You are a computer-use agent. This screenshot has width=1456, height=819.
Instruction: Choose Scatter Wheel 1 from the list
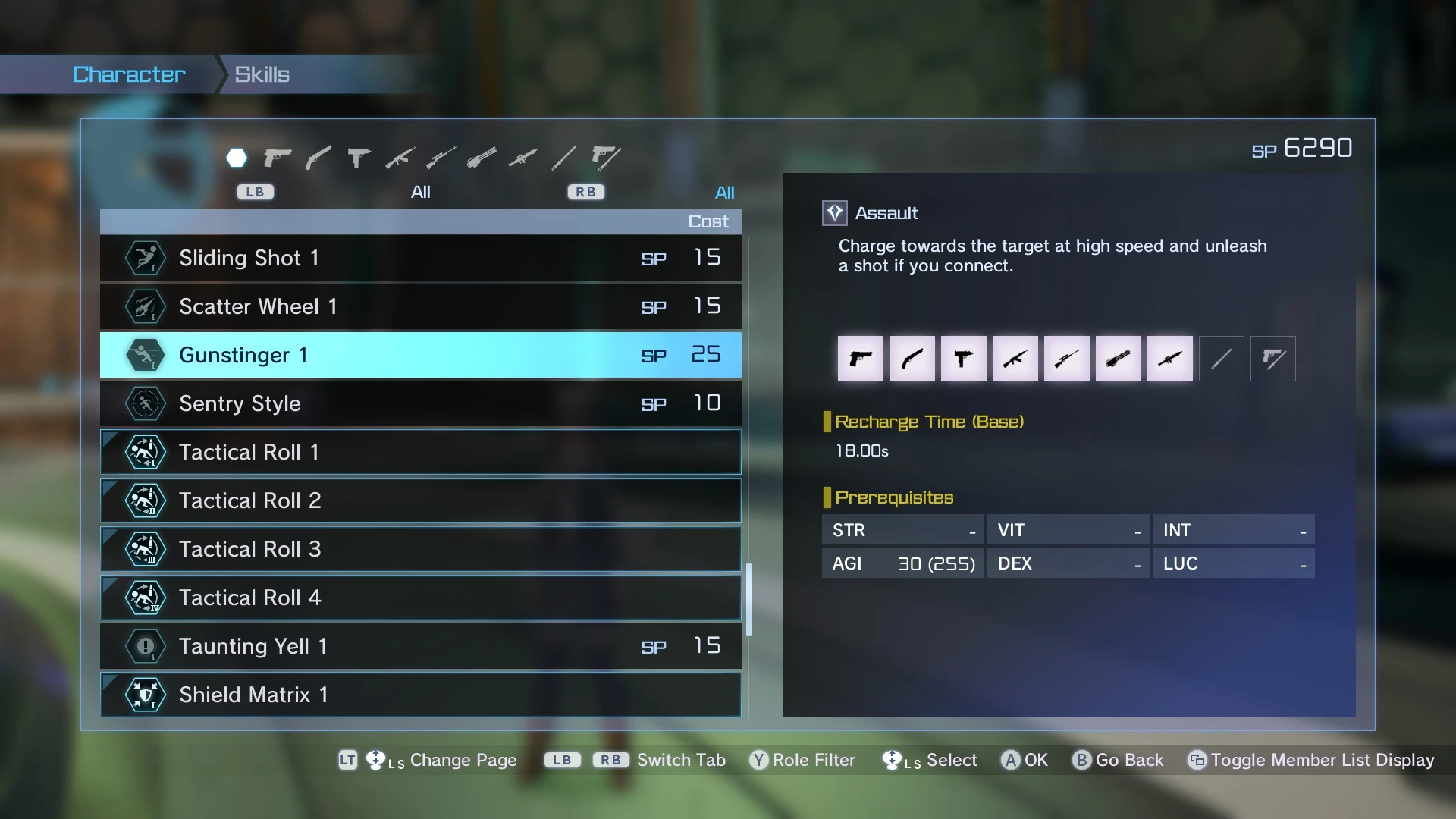coord(420,306)
